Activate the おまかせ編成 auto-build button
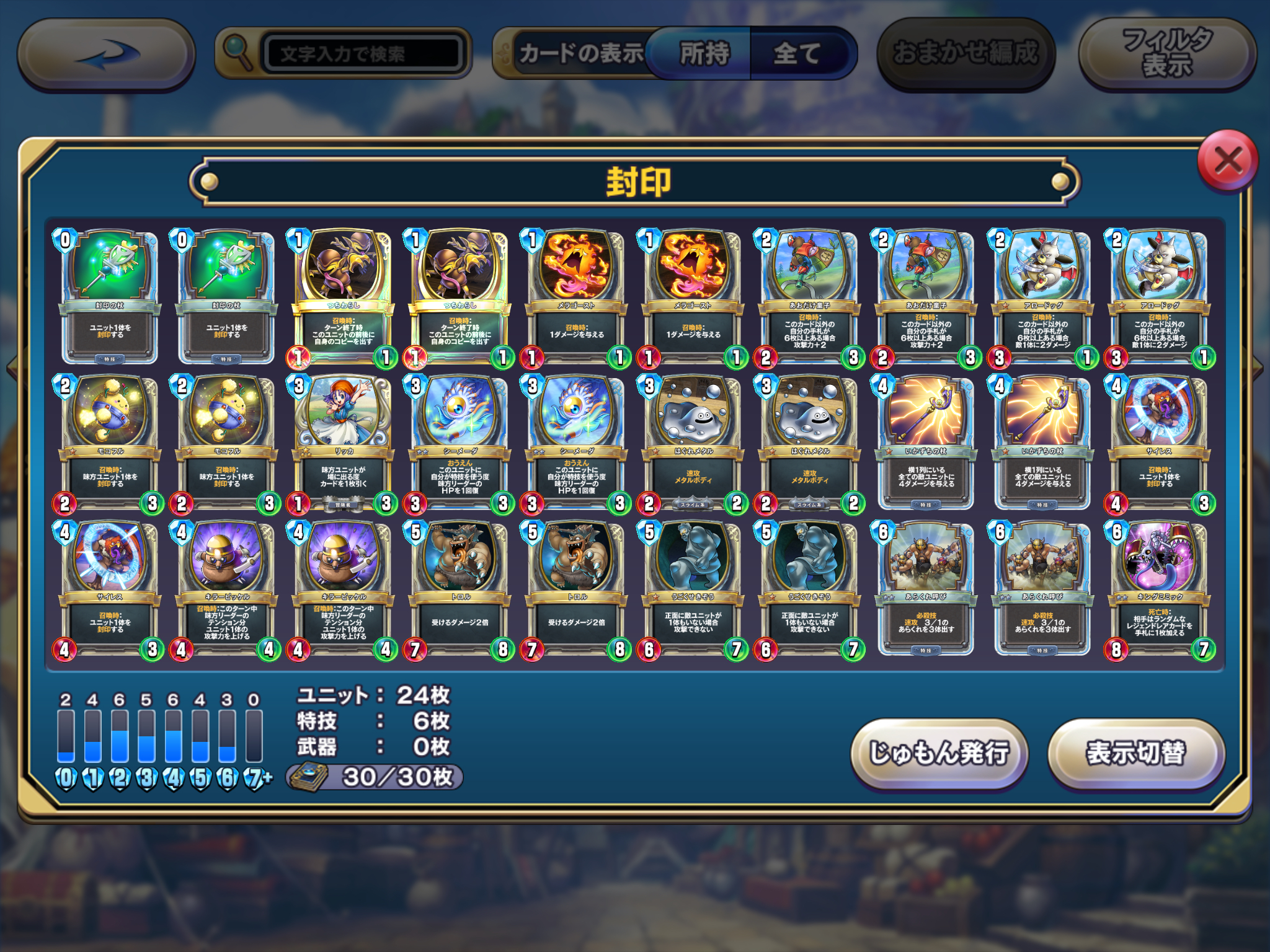1270x952 pixels. (966, 54)
